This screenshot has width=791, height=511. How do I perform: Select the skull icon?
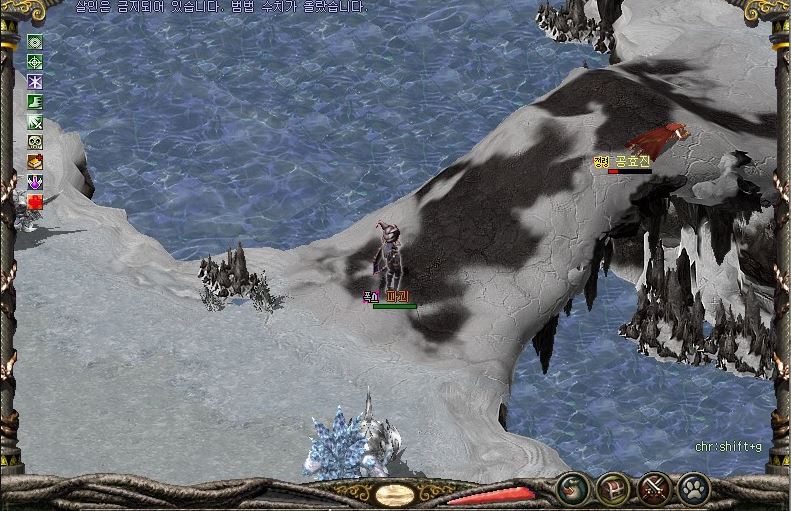pos(35,142)
